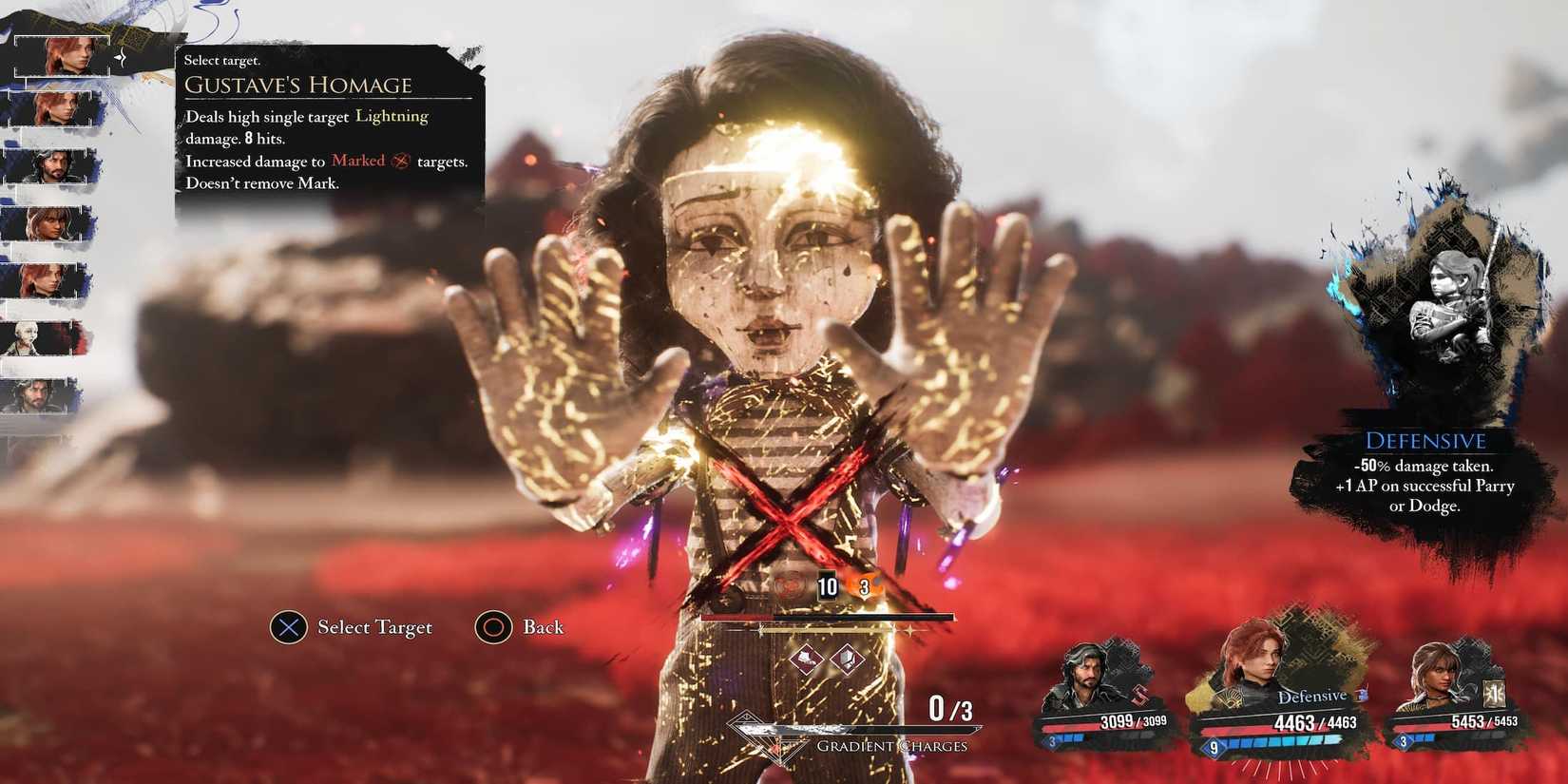Inspect the enemy shield counter showing 10
1568x784 pixels.
click(x=827, y=586)
